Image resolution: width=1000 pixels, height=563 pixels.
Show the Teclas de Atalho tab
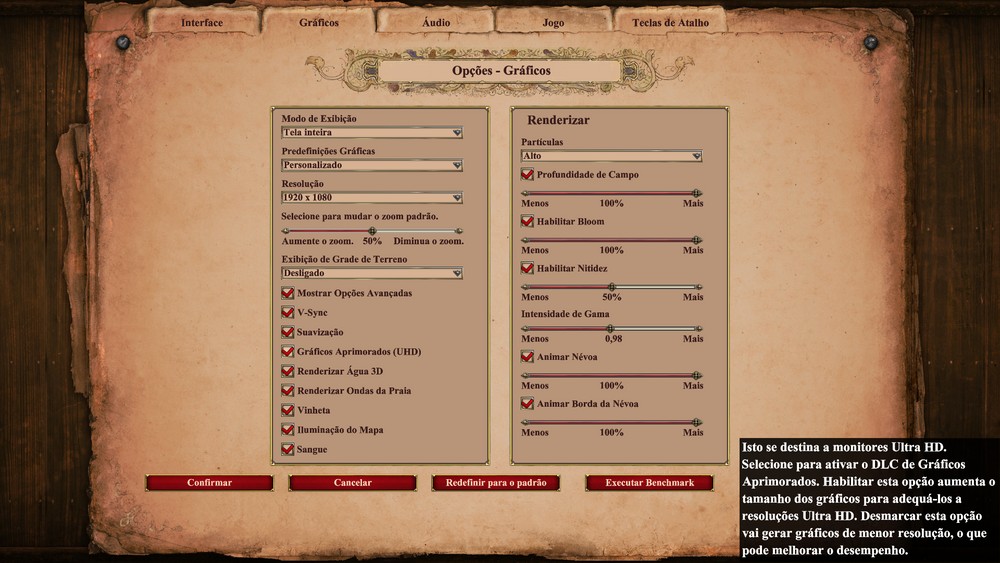click(670, 22)
